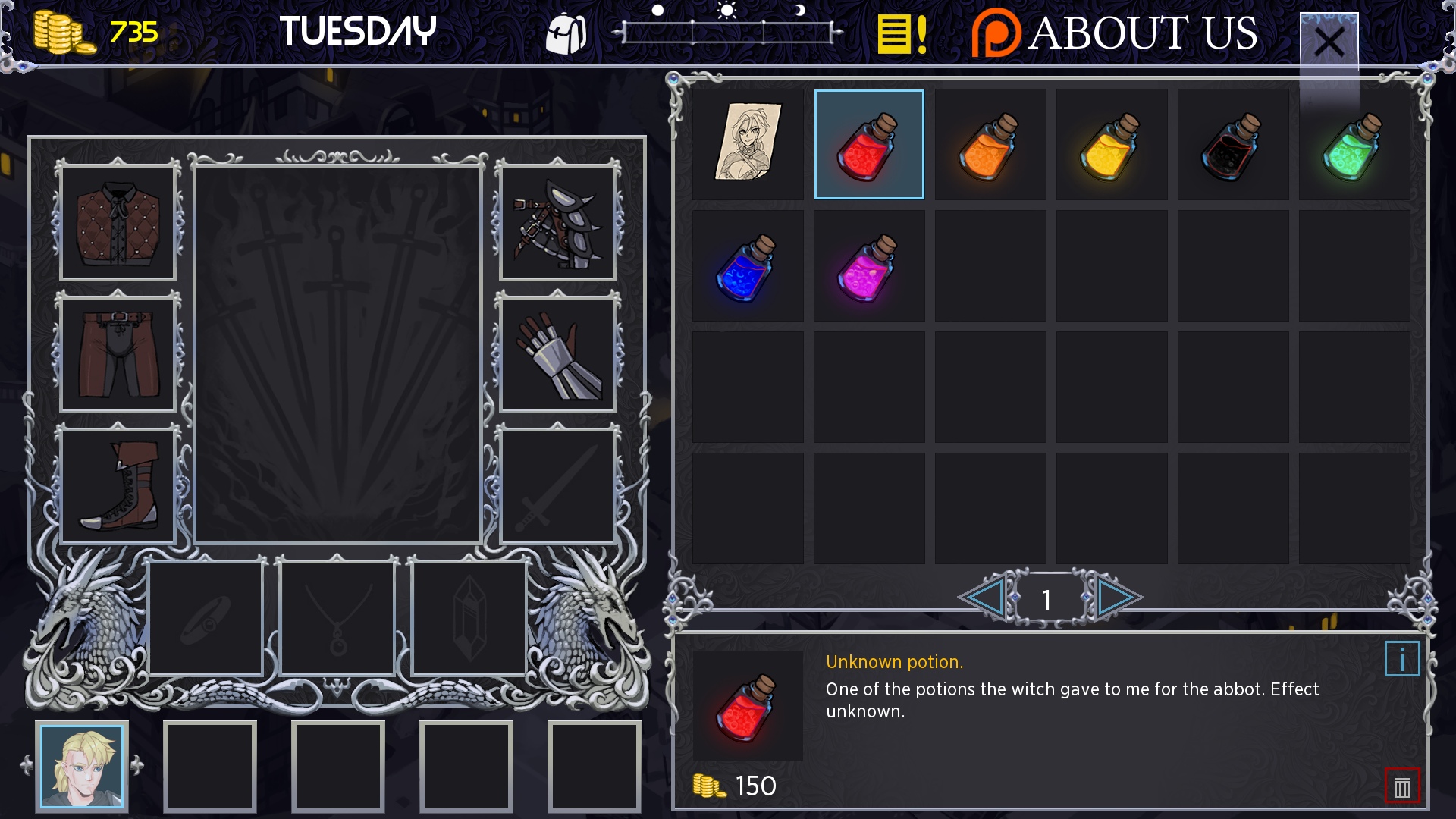Pick the blue potion slot
Screen dimensions: 1456x819
pos(748,265)
